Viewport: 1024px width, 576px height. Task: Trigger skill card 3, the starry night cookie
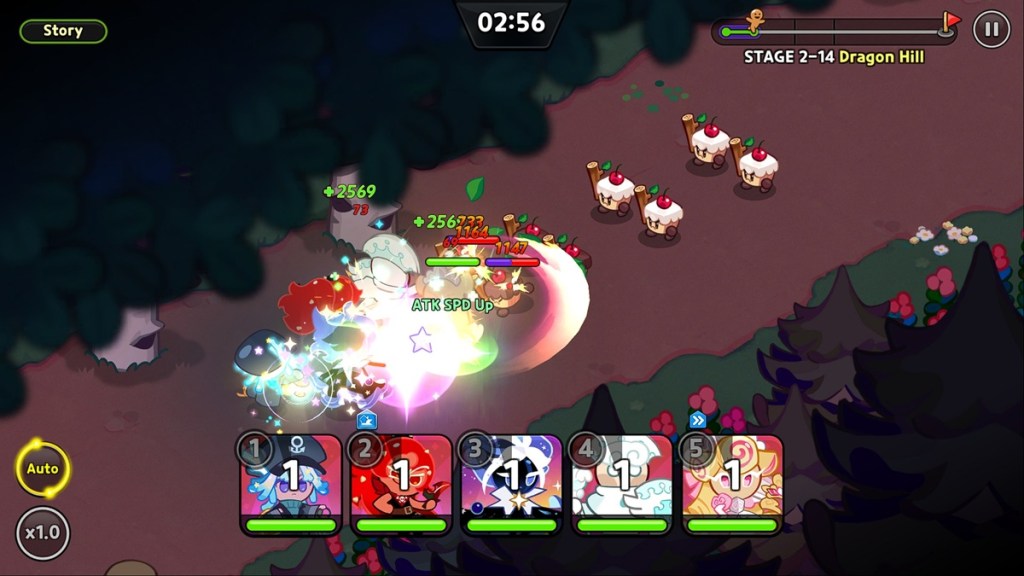point(512,481)
